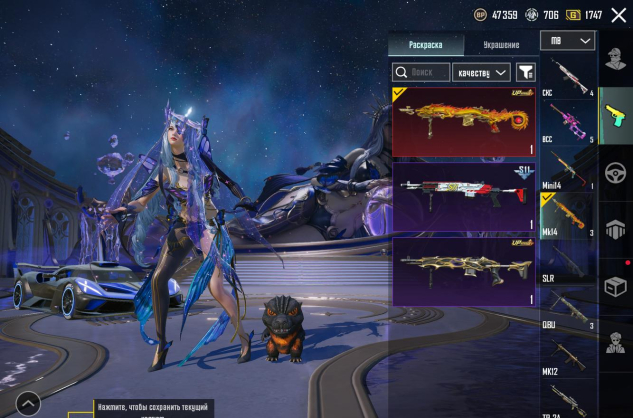Screen dimensions: 633x418
Task: Expand the bottom-left up-arrow panel
Action: 28,403
